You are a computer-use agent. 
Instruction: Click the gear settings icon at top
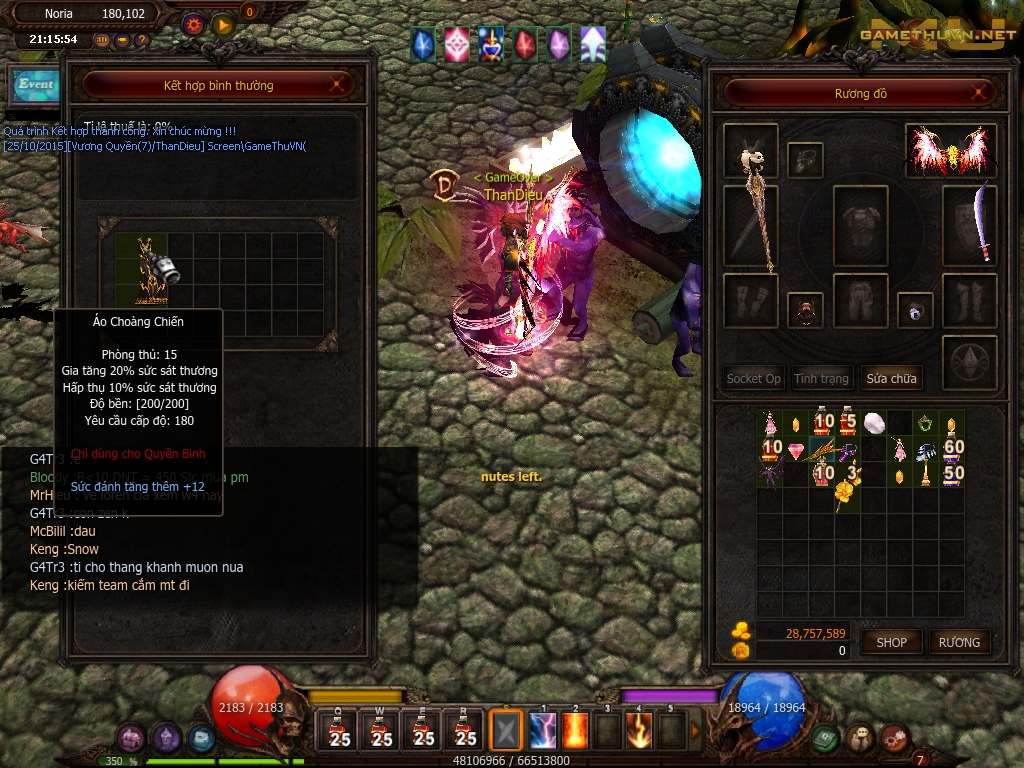(x=194, y=23)
